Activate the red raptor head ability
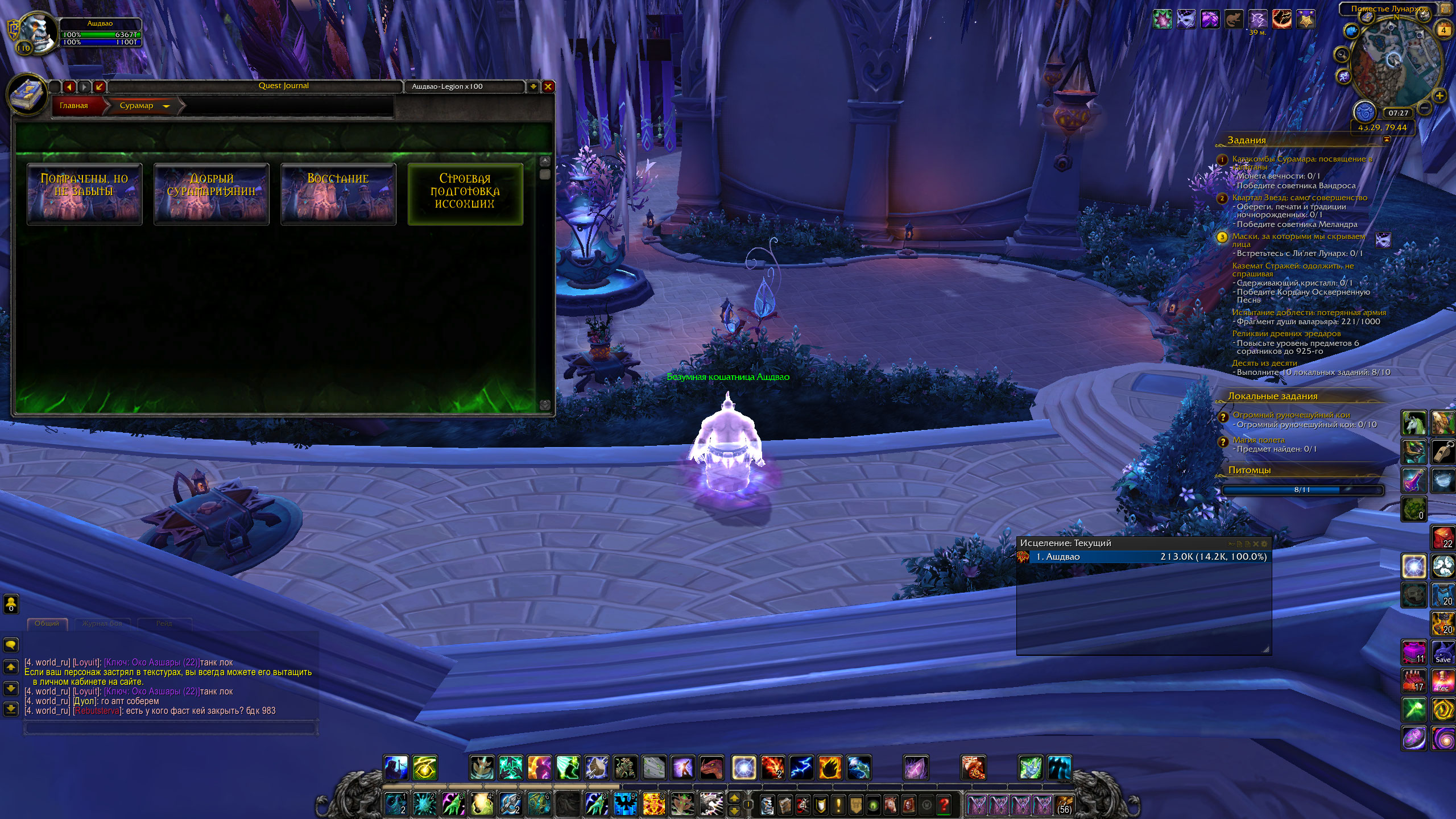Viewport: 1456px width, 819px height. click(712, 768)
